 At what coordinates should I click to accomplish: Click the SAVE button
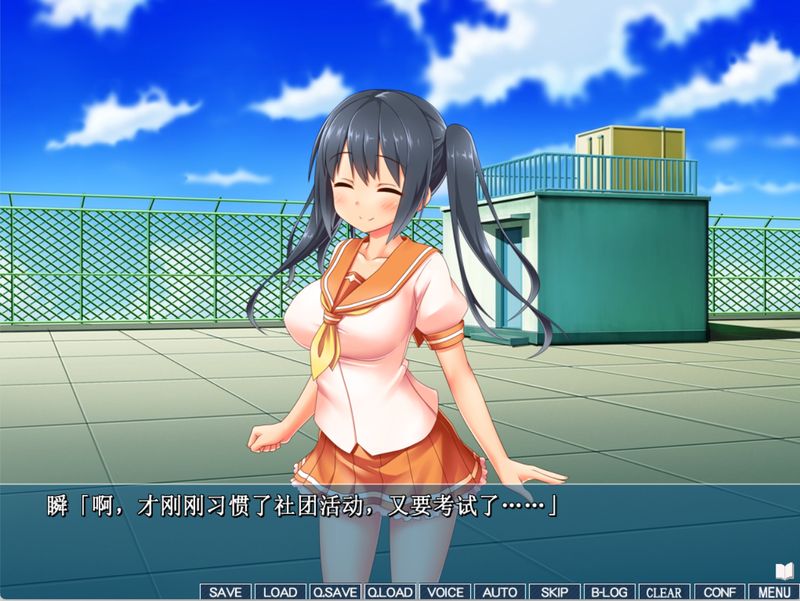pos(226,592)
